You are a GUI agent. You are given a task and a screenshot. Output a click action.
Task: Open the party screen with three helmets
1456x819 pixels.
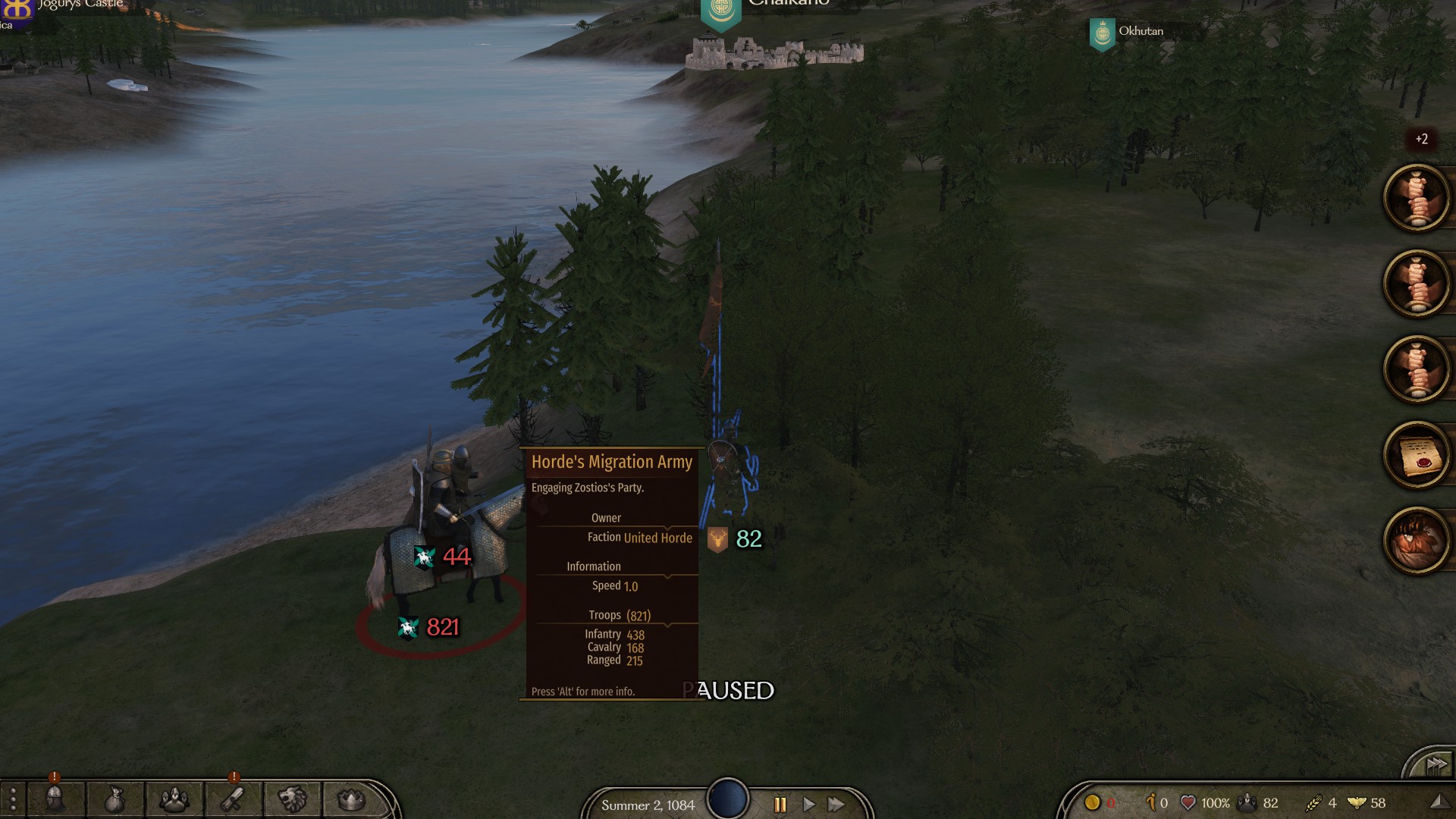(x=174, y=799)
